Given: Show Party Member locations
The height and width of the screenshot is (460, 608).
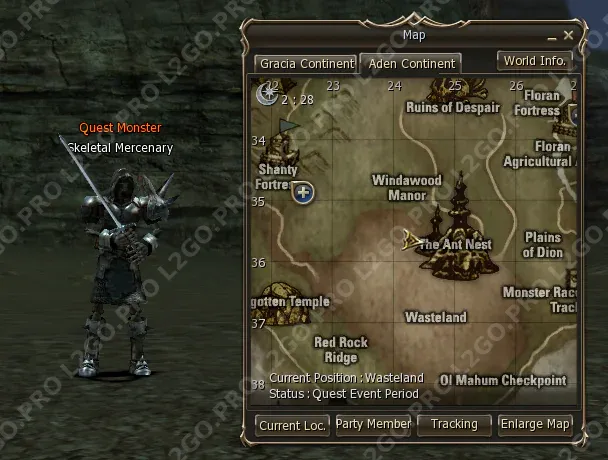Looking at the screenshot, I should [373, 424].
